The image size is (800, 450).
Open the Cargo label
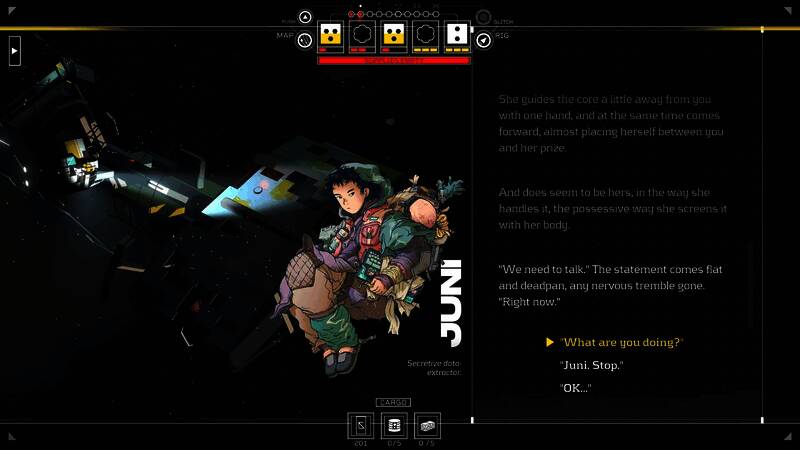pos(394,402)
